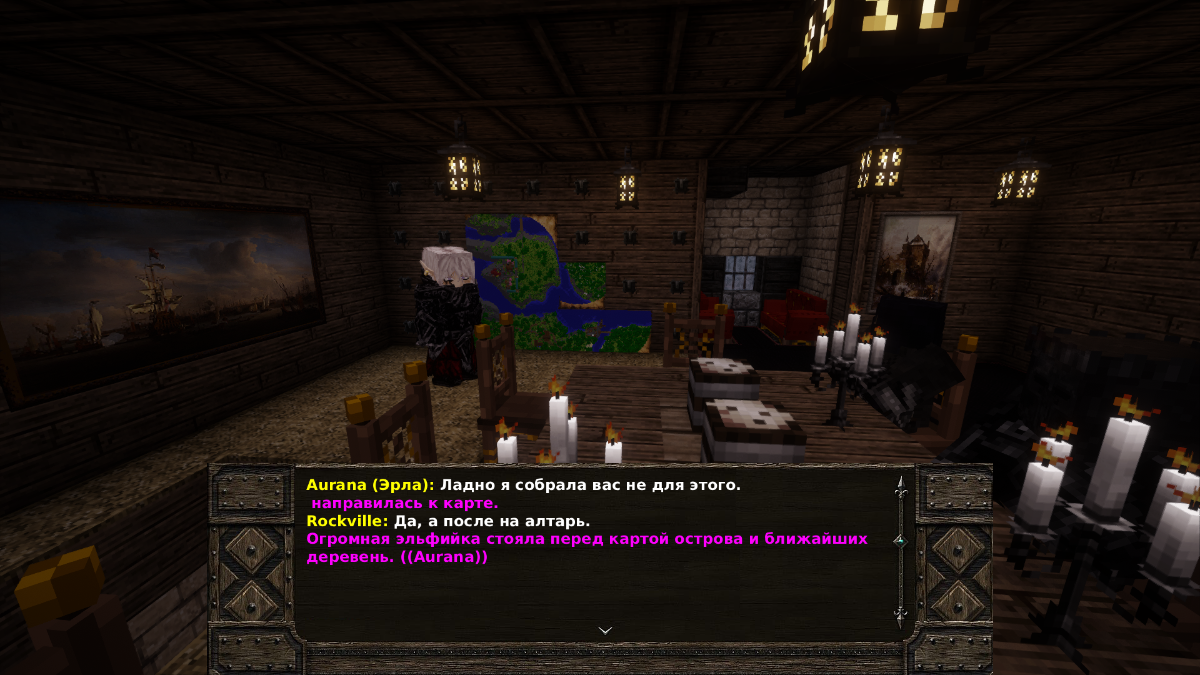Viewport: 1200px width, 675px height.
Task: Click the chat scrollbar gem handle
Action: [x=899, y=539]
